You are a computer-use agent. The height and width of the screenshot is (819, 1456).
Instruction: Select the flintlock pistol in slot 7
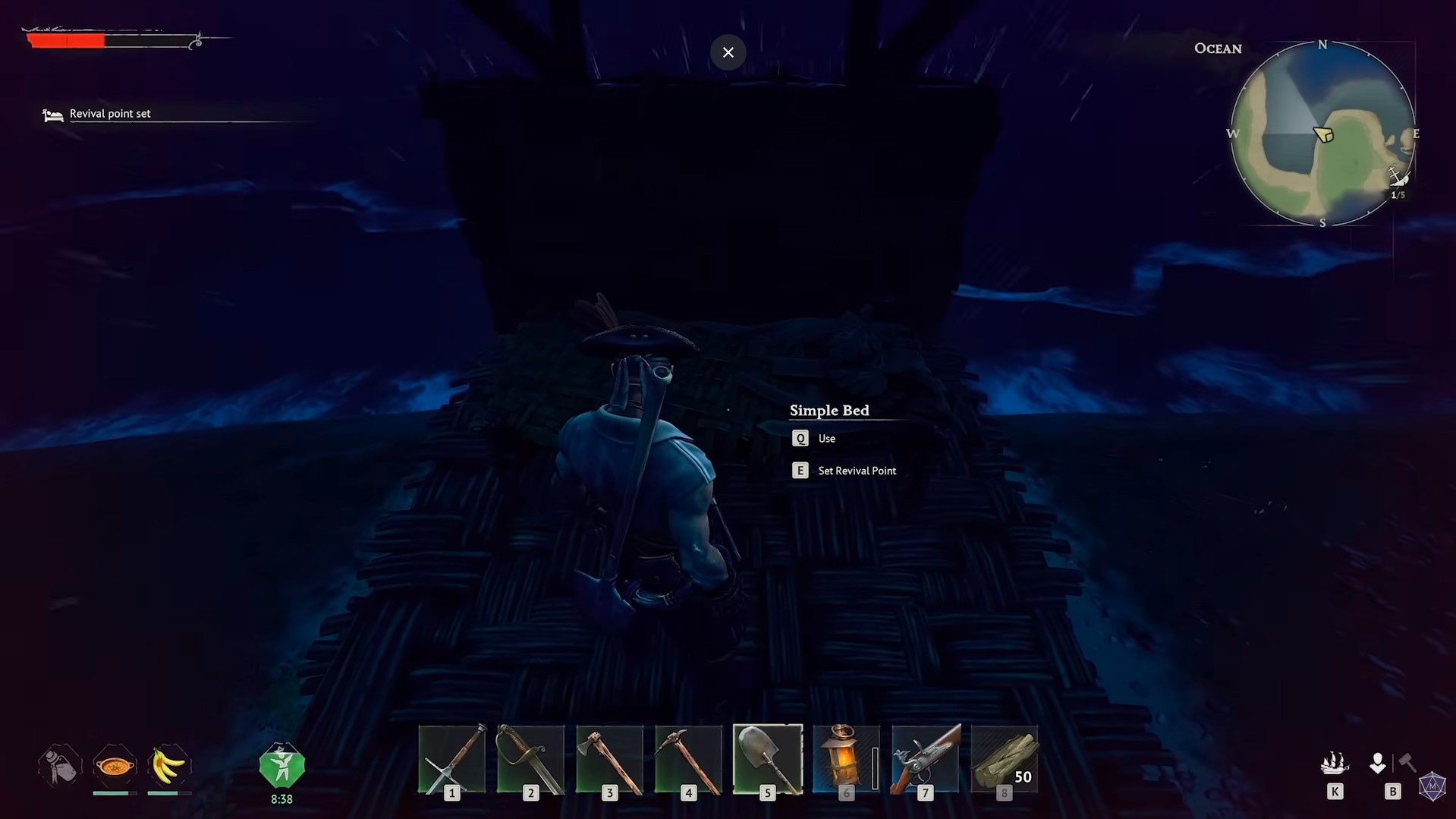click(925, 759)
